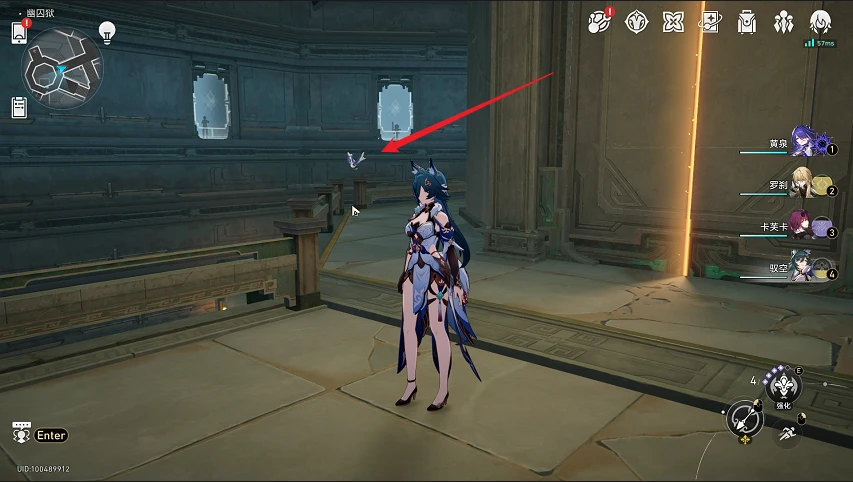Open the four-petal flower icon
This screenshot has width=853, height=482.
[673, 20]
